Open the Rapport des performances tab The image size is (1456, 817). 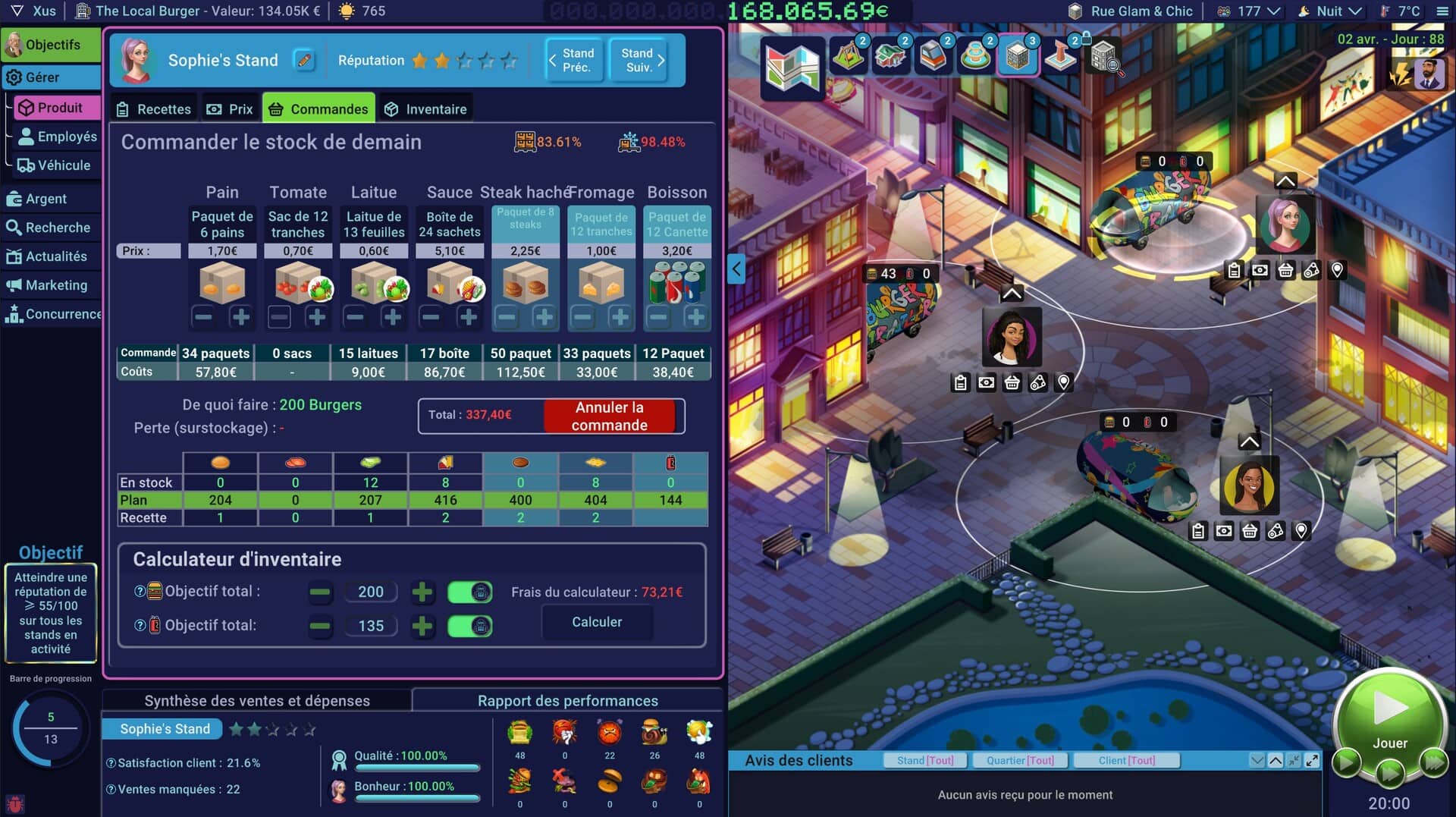[x=567, y=701]
